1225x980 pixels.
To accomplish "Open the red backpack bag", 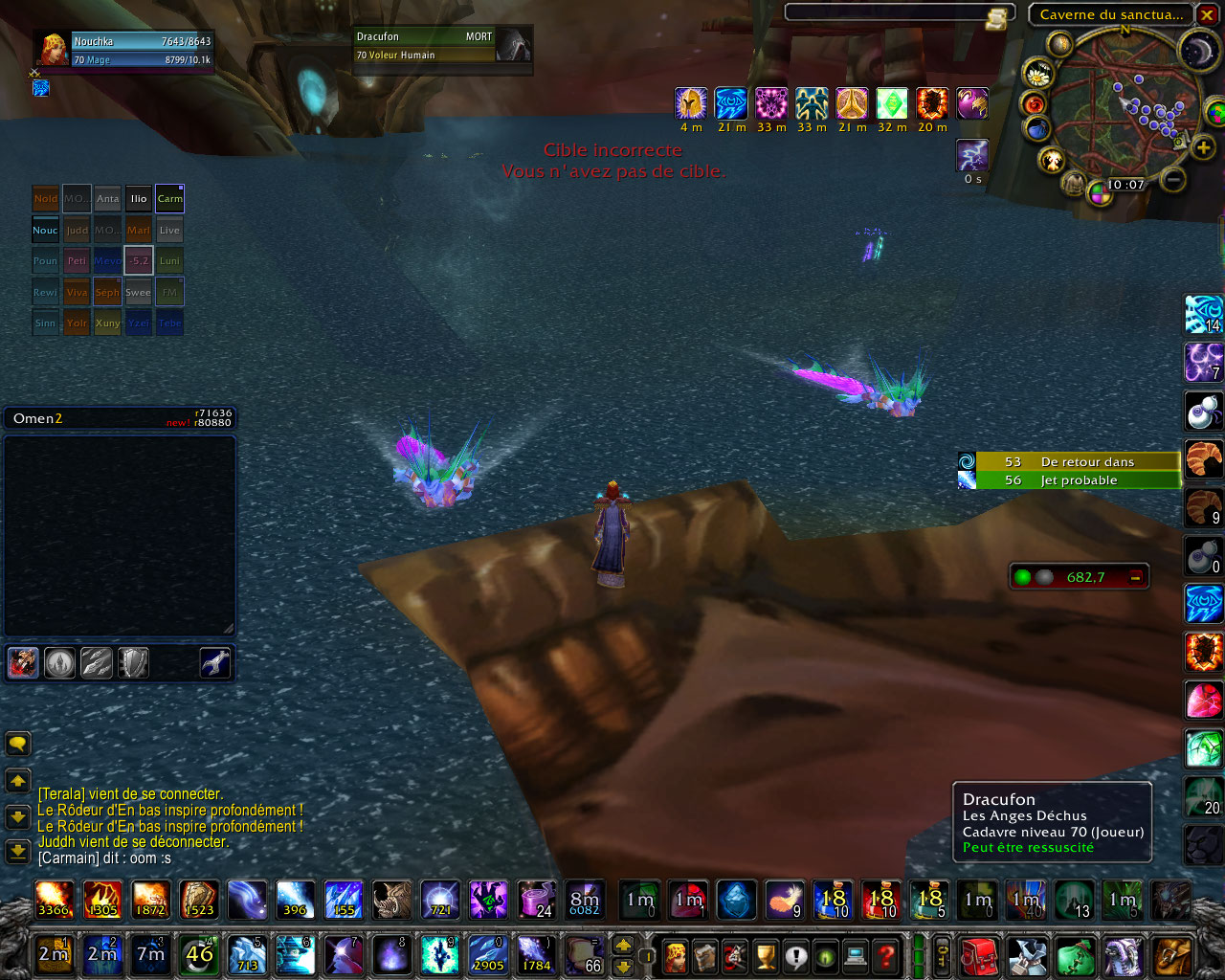I will coord(979,955).
